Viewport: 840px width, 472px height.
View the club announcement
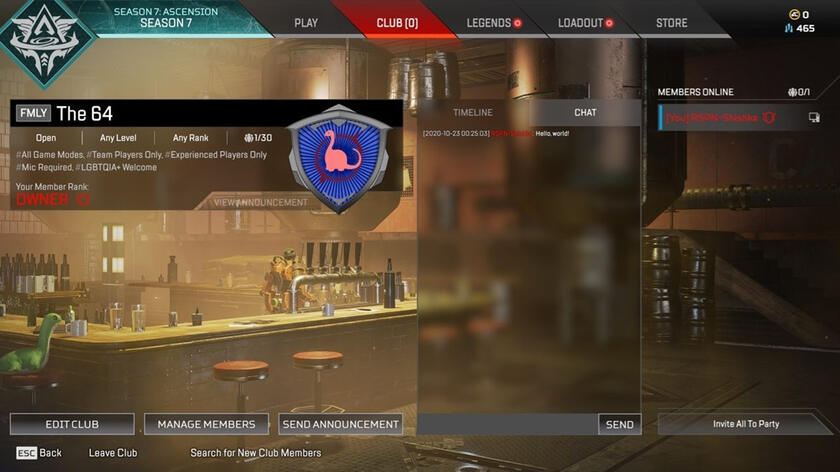261,202
